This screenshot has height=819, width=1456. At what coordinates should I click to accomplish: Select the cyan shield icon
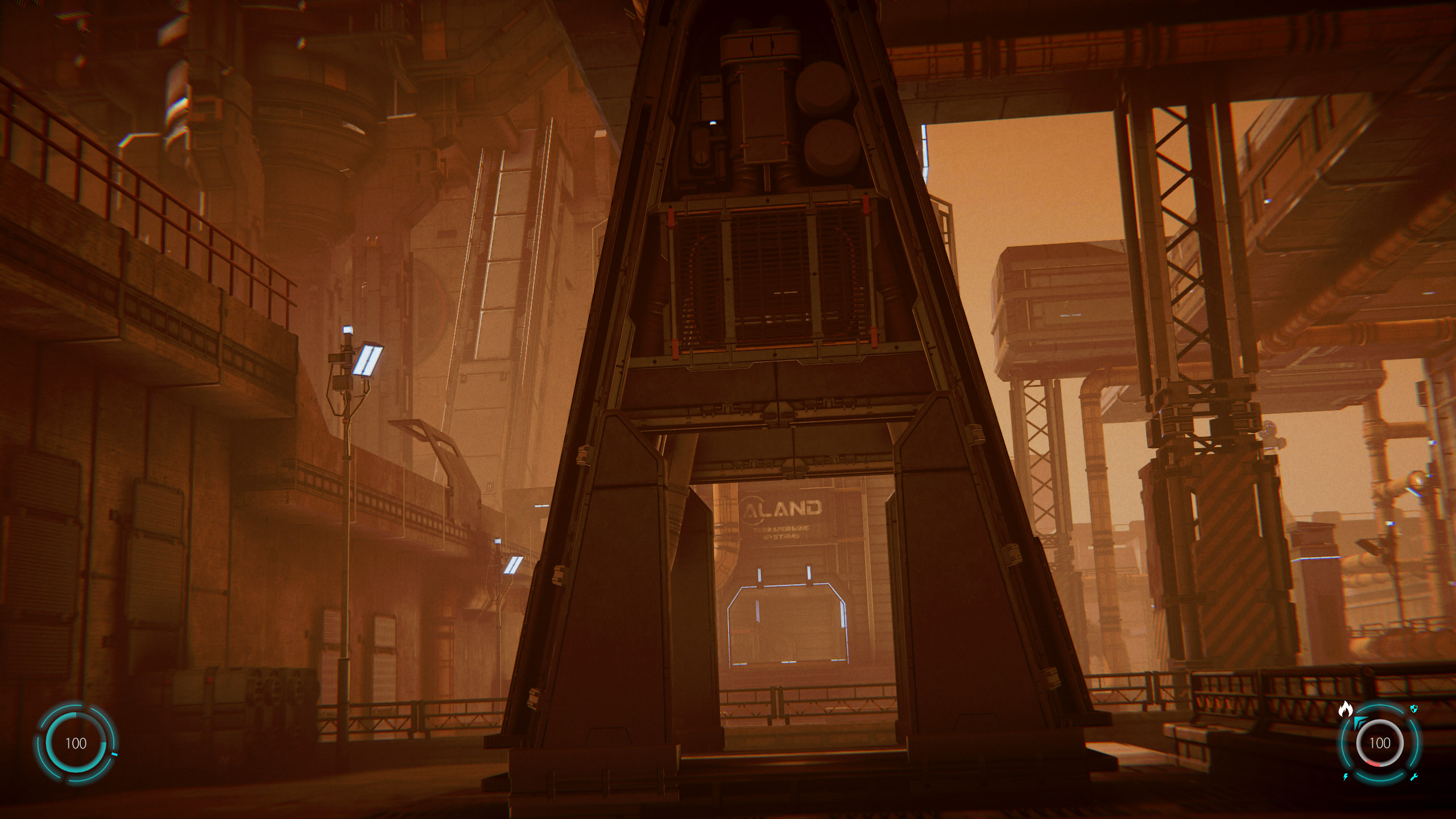pos(1414,709)
